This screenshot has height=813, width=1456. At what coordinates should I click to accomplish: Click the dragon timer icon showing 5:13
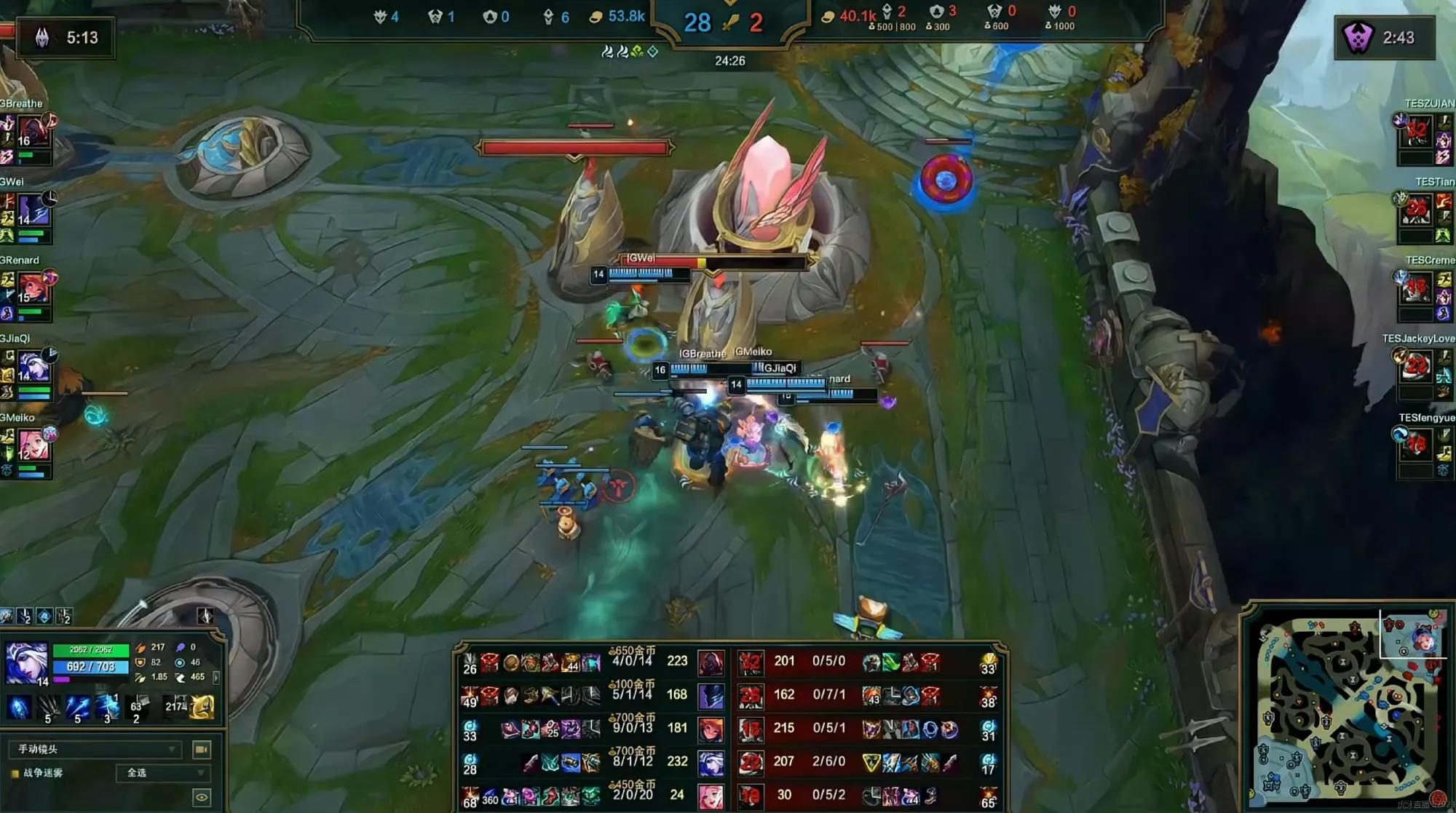tap(42, 37)
